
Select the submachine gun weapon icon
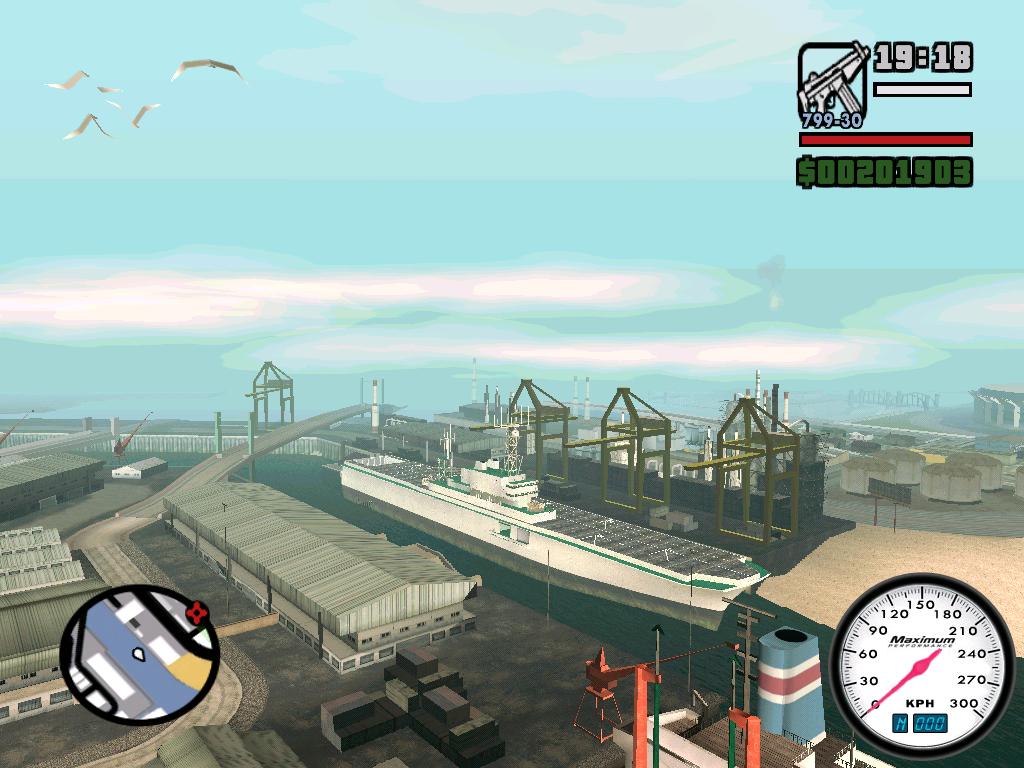[x=832, y=84]
